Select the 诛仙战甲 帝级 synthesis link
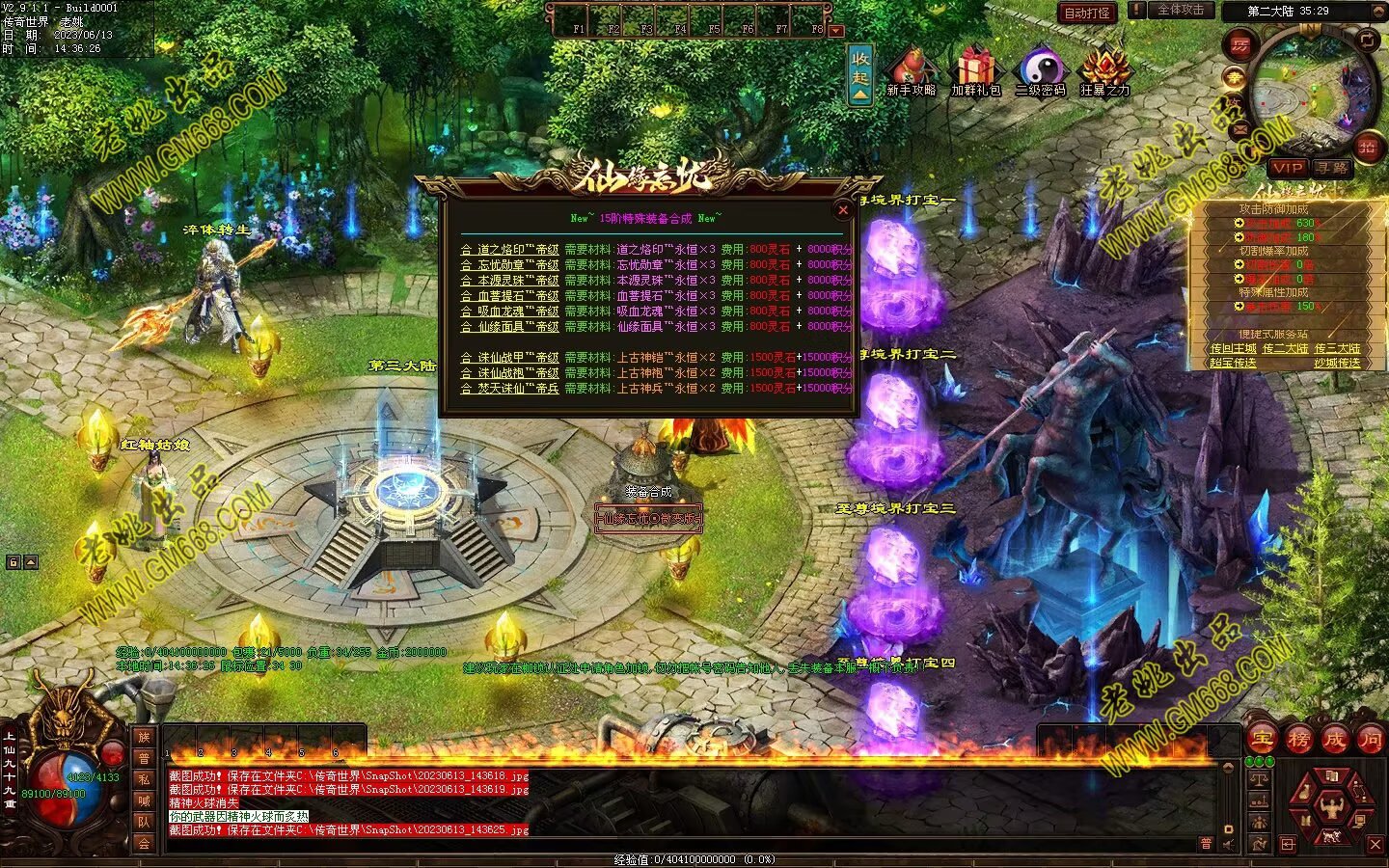This screenshot has height=868, width=1389. point(509,358)
